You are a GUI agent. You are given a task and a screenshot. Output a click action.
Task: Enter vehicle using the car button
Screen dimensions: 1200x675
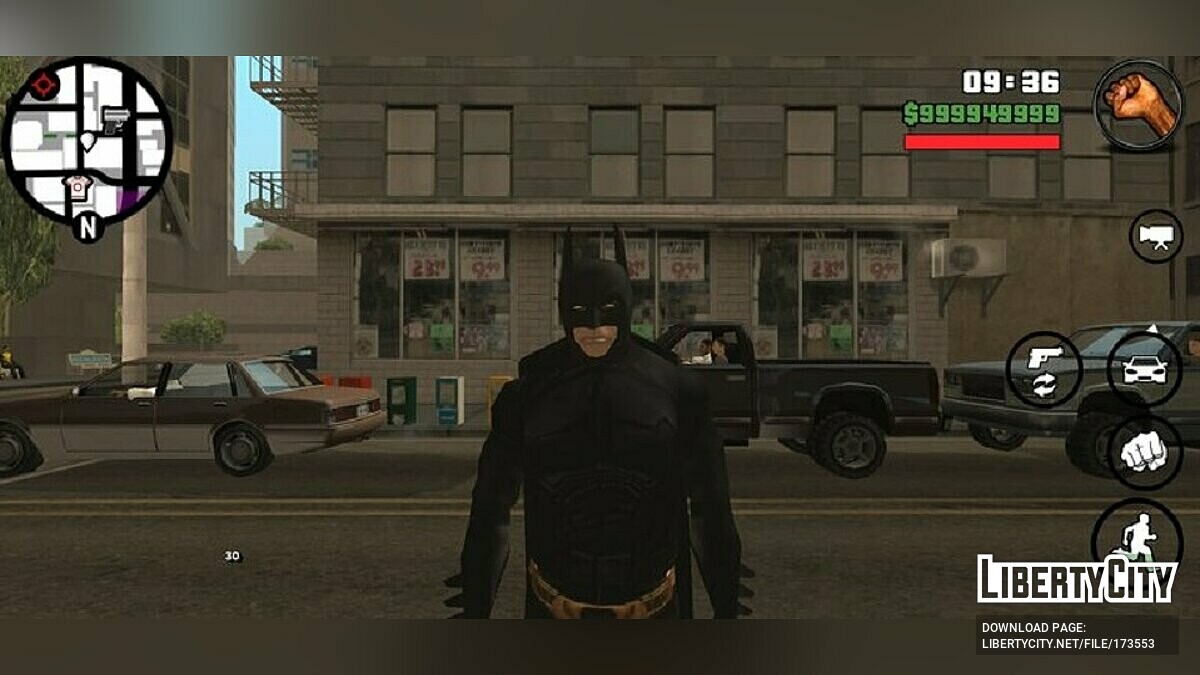(x=1145, y=369)
